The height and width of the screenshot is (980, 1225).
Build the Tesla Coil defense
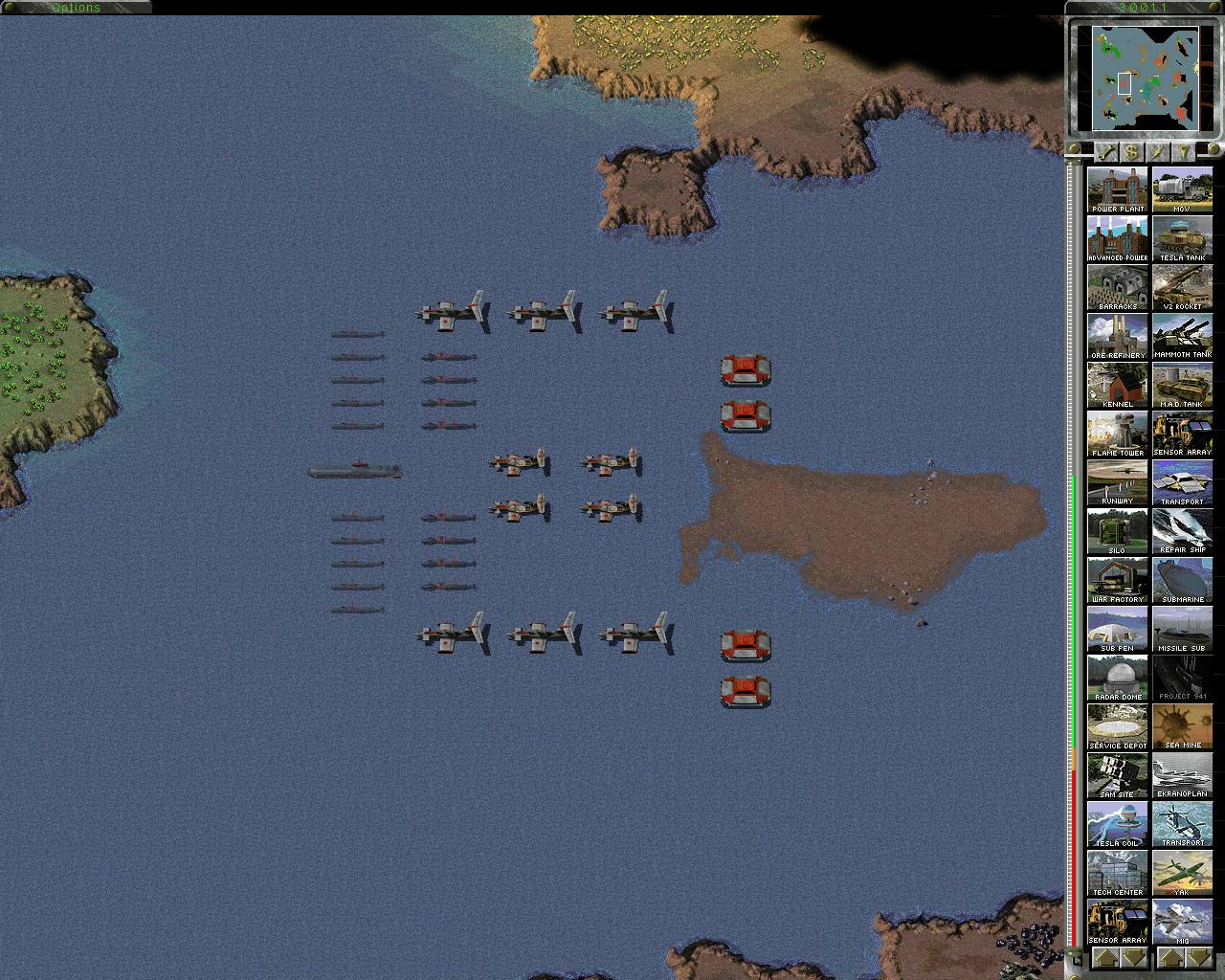point(1117,822)
